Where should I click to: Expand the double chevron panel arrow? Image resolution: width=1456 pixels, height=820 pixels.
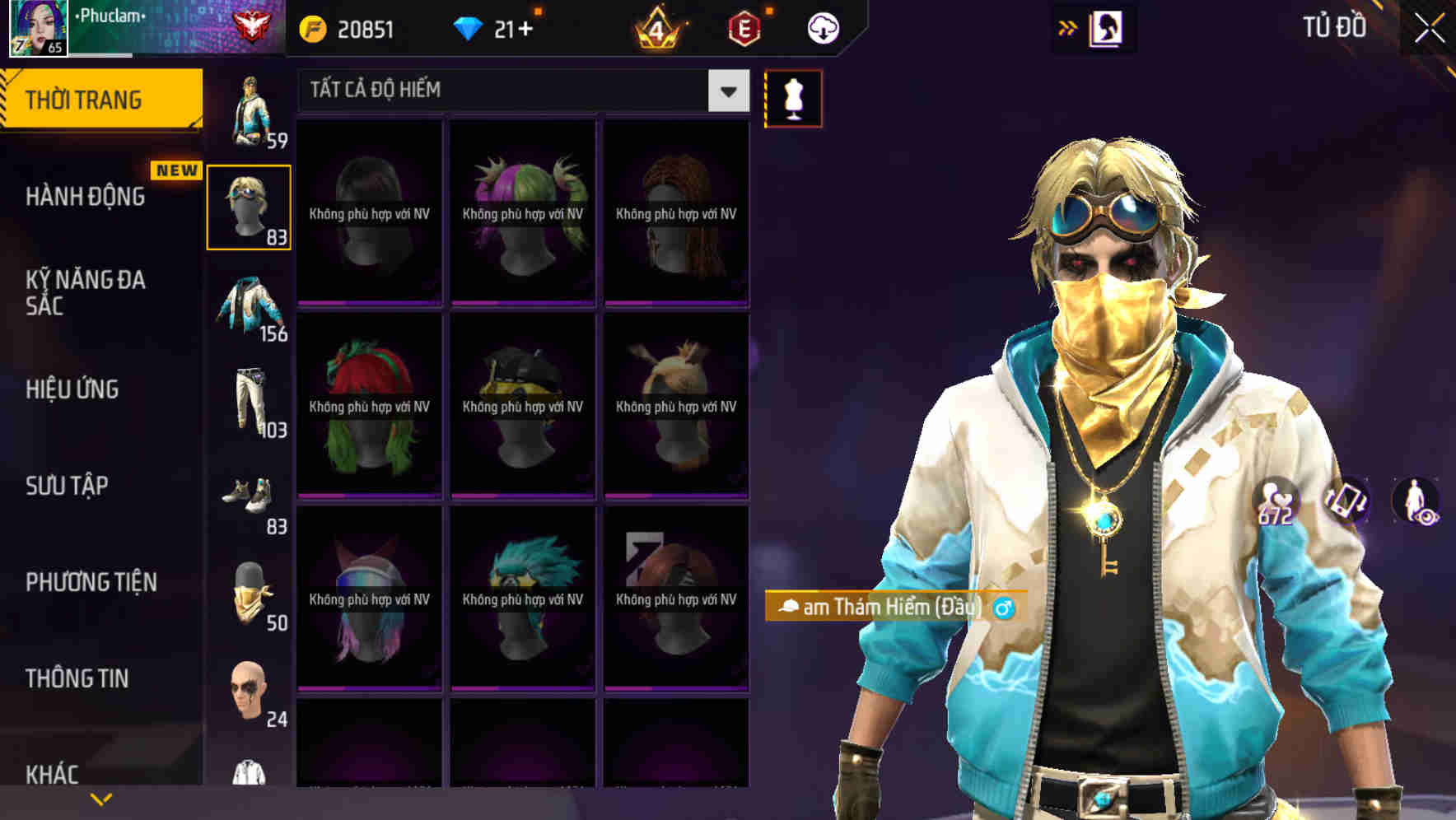[1067, 27]
